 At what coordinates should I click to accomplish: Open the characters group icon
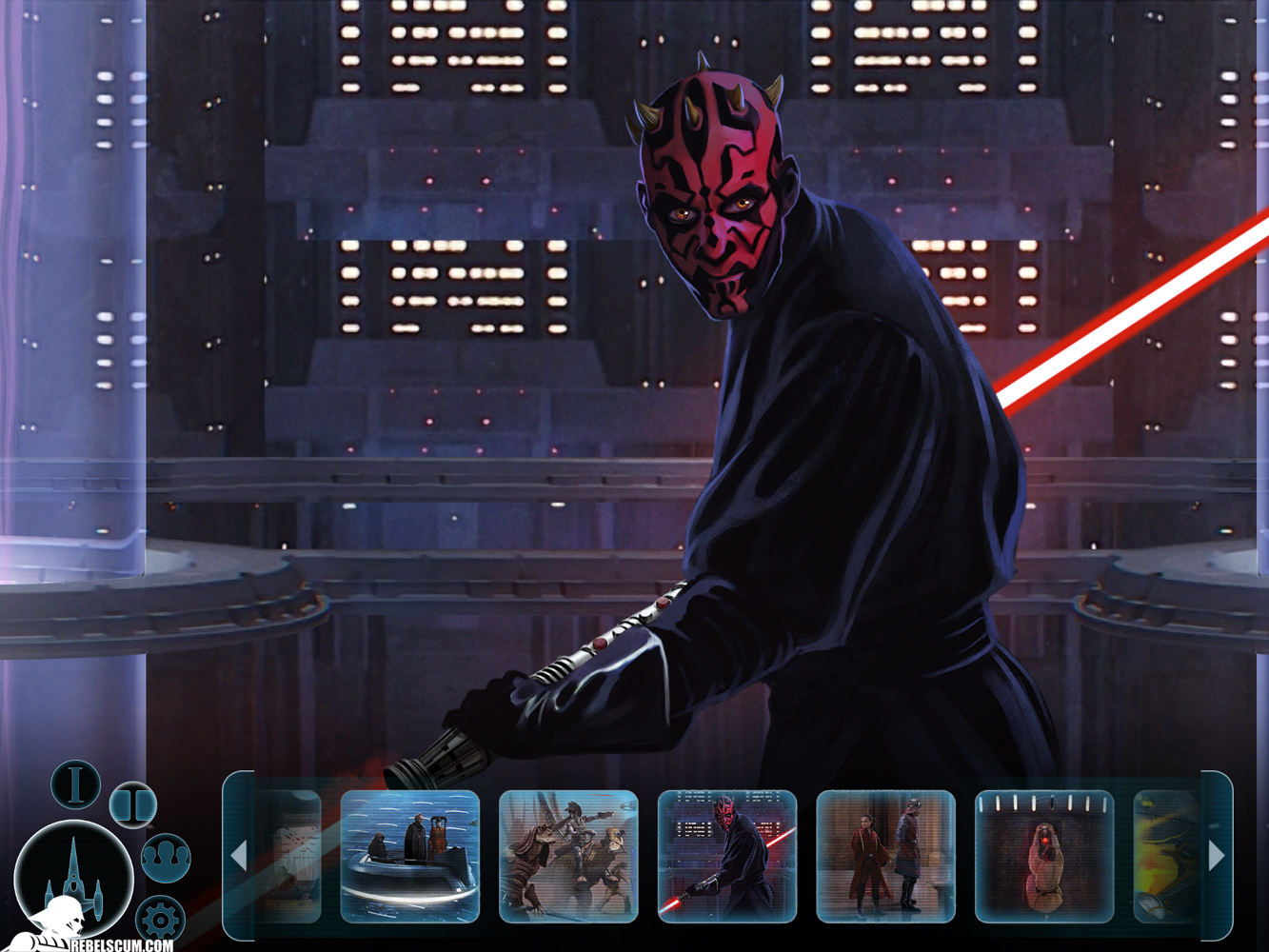click(166, 857)
